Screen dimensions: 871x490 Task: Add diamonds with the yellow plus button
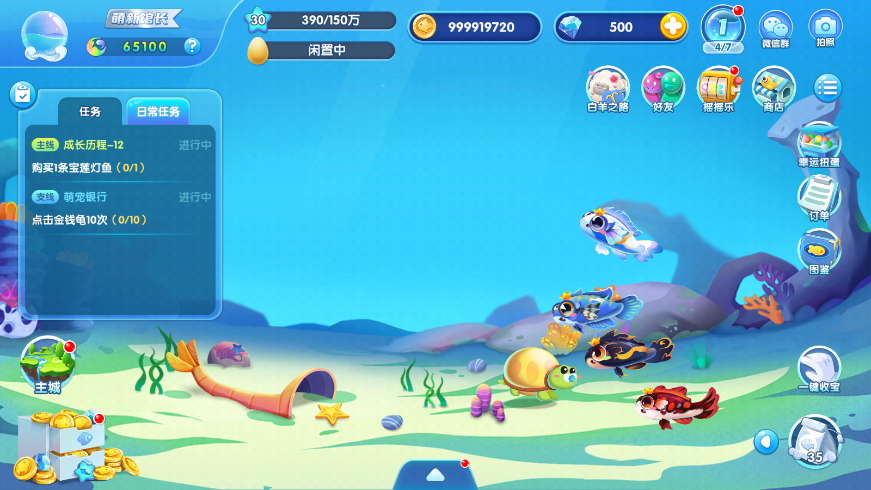(673, 27)
